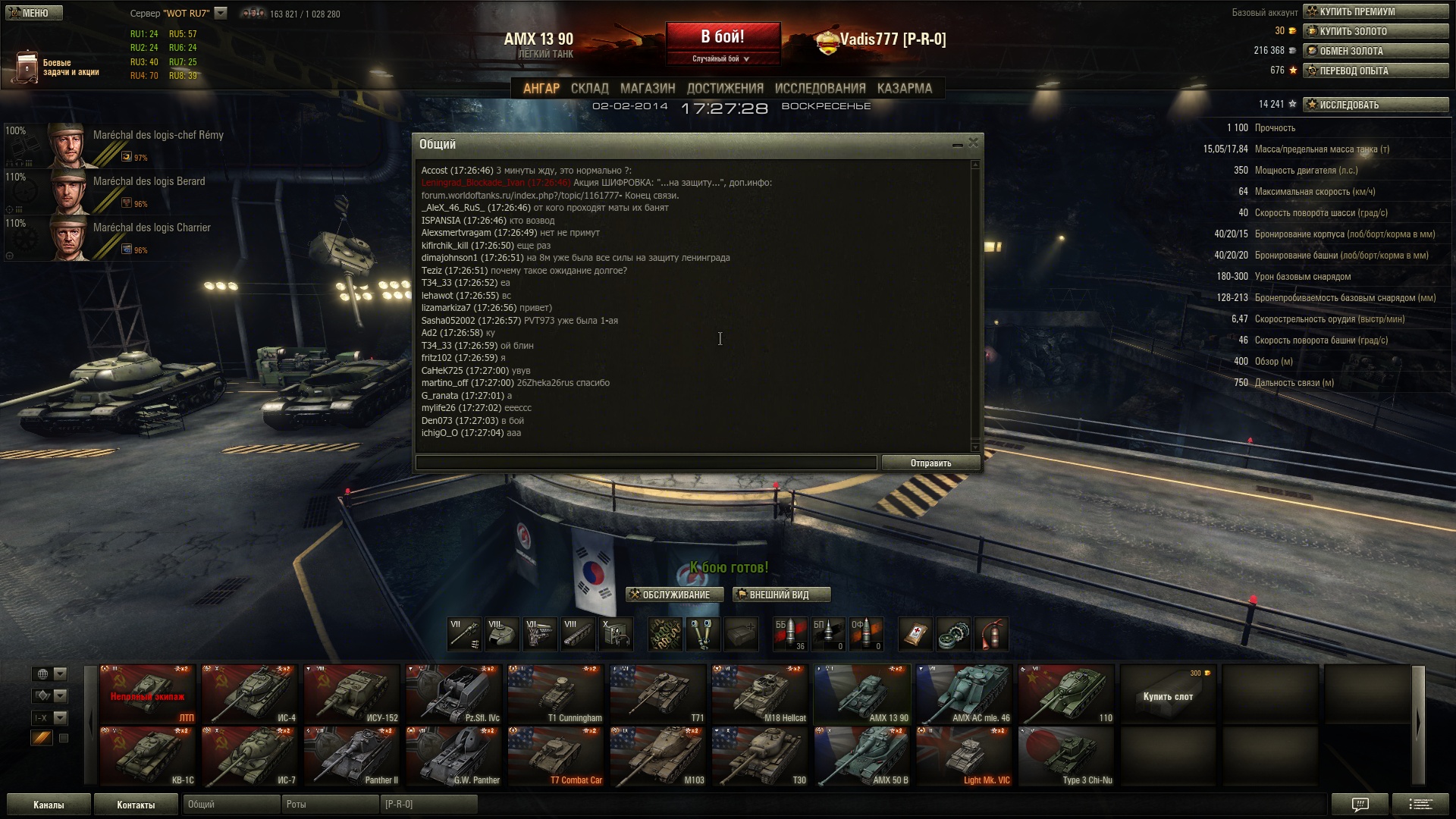Screen dimensions: 1456x819
Task: Open the Каналы channels button
Action: (49, 805)
